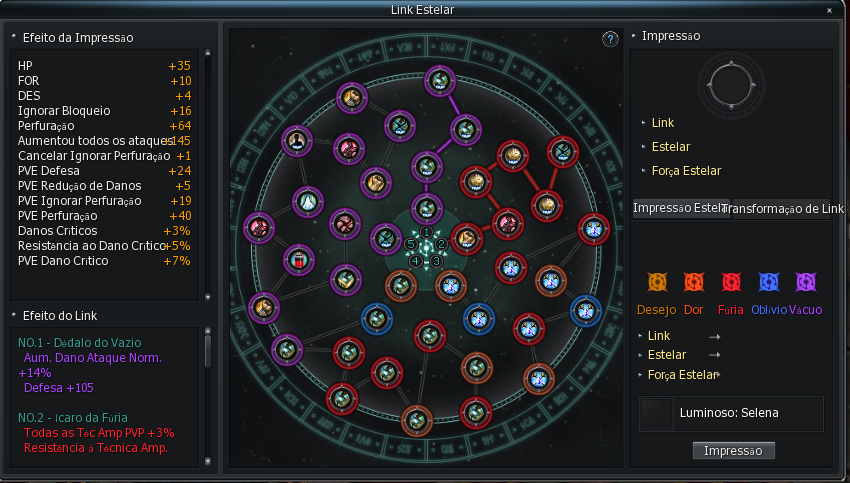Select the blue Oblívio star icon
Viewport: 850px width, 483px height.
pos(769,283)
